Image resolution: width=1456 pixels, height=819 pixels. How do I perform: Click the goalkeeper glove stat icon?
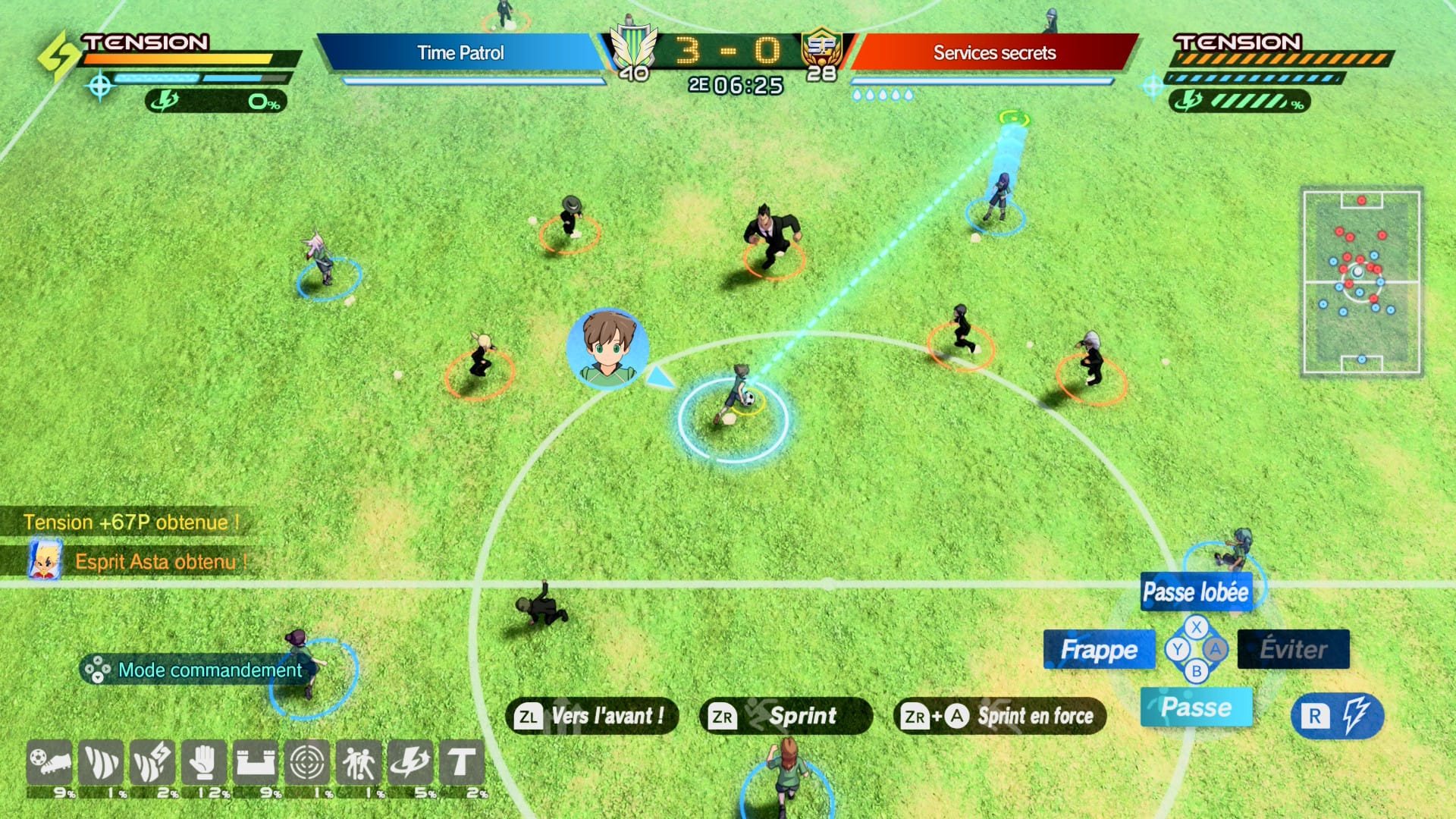(203, 763)
